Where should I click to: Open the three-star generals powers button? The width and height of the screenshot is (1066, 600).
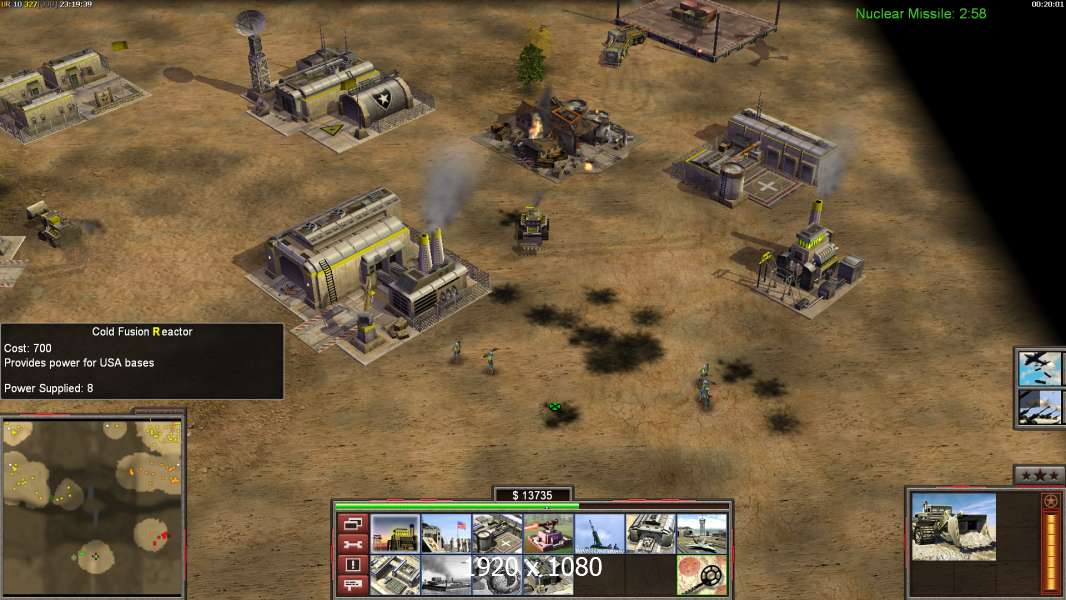point(1039,475)
